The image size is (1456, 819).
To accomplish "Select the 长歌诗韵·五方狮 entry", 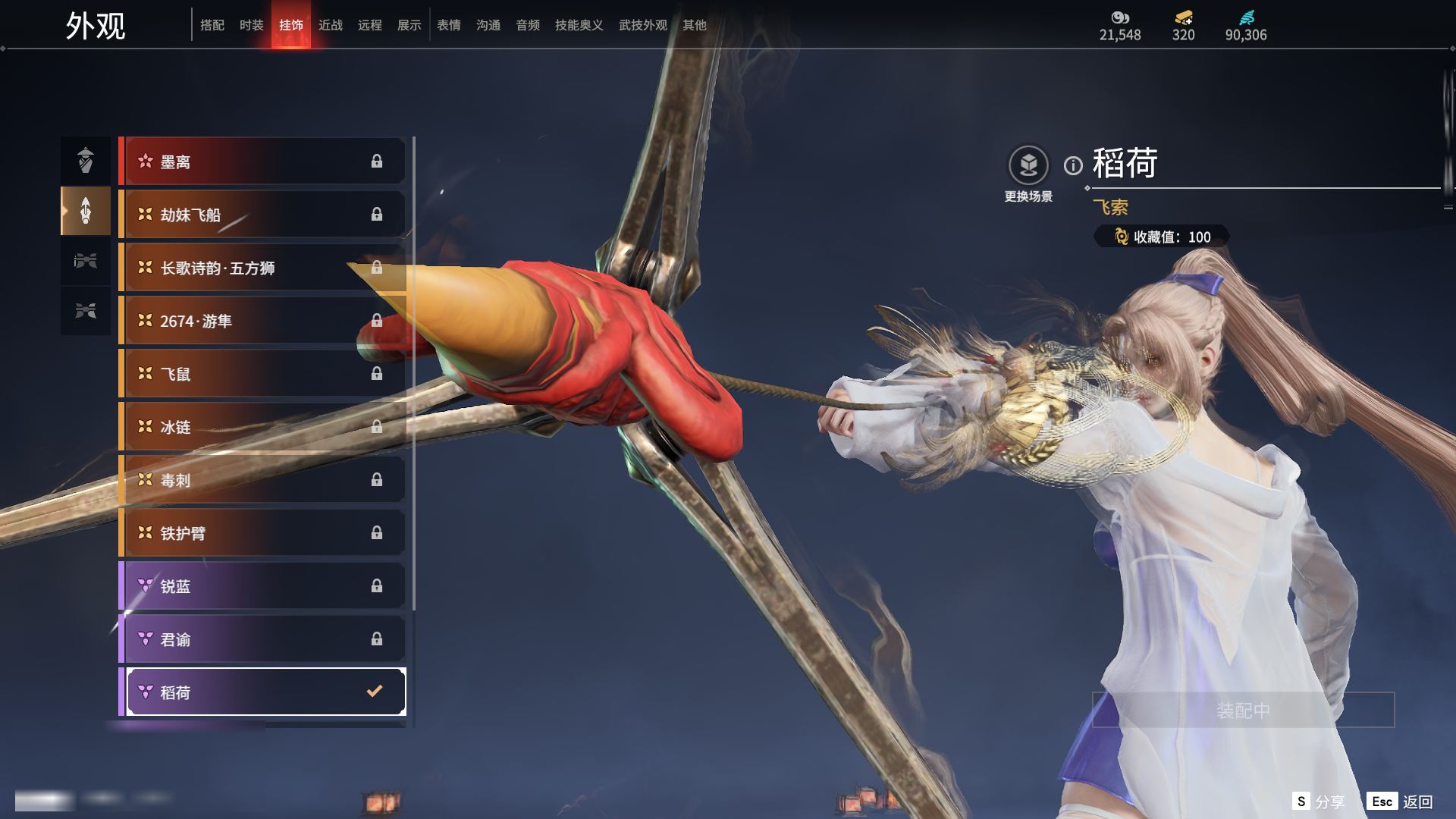I will [x=262, y=268].
